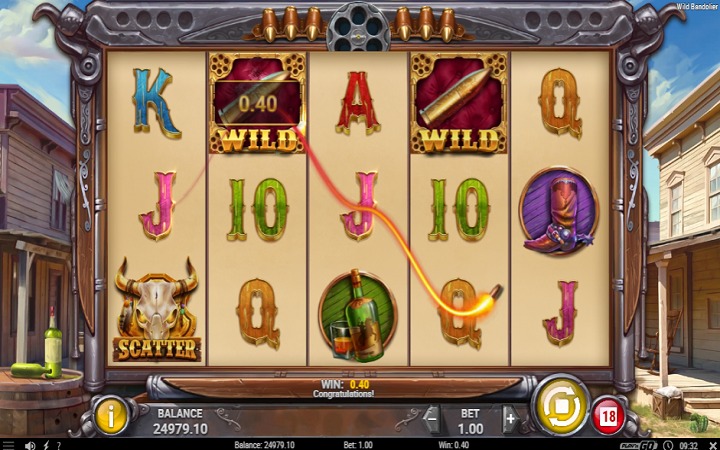Toggle the sound speaker icon
The image size is (720, 450).
(x=30, y=444)
